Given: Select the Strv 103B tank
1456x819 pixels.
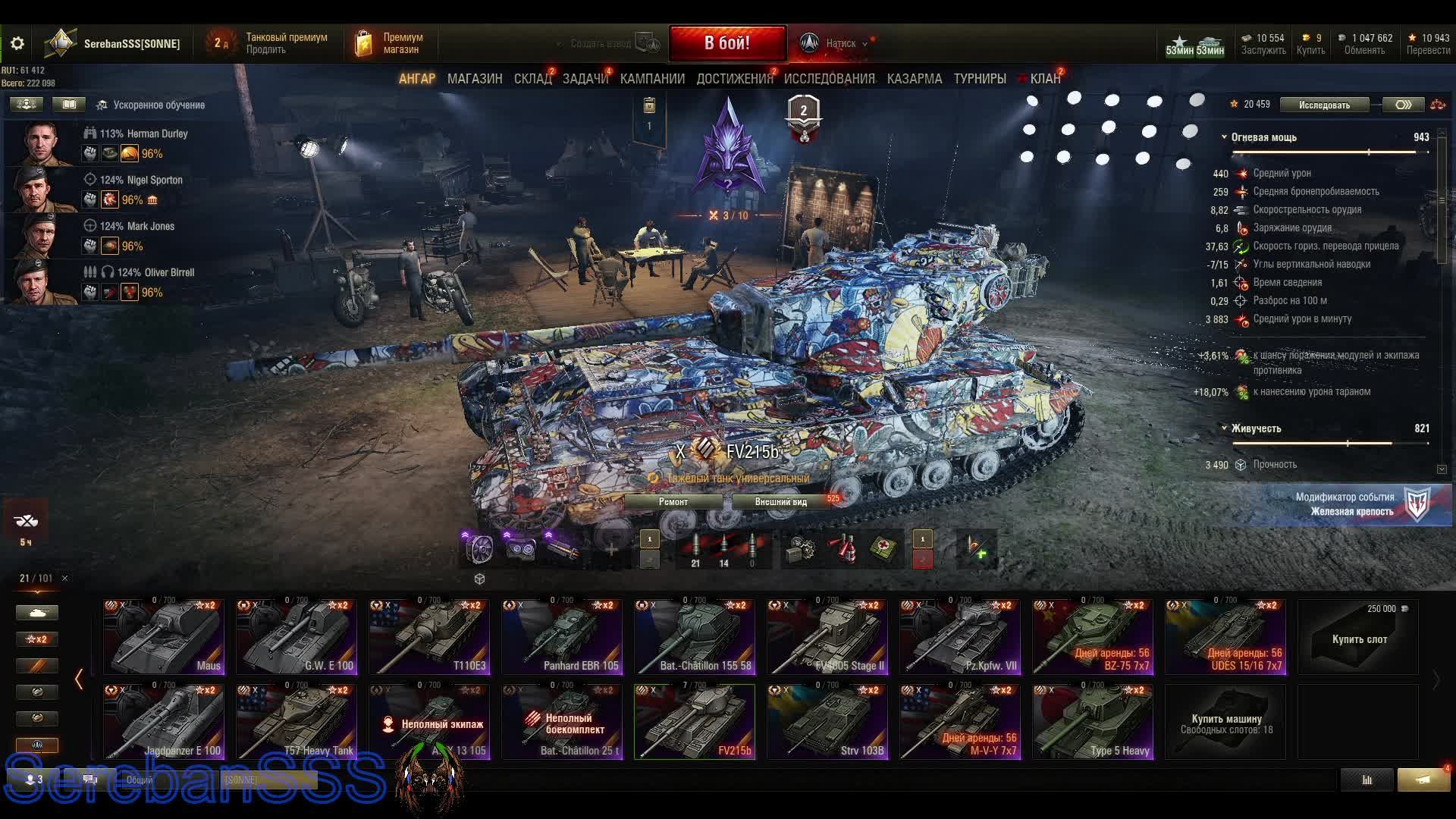Looking at the screenshot, I should point(827,722).
